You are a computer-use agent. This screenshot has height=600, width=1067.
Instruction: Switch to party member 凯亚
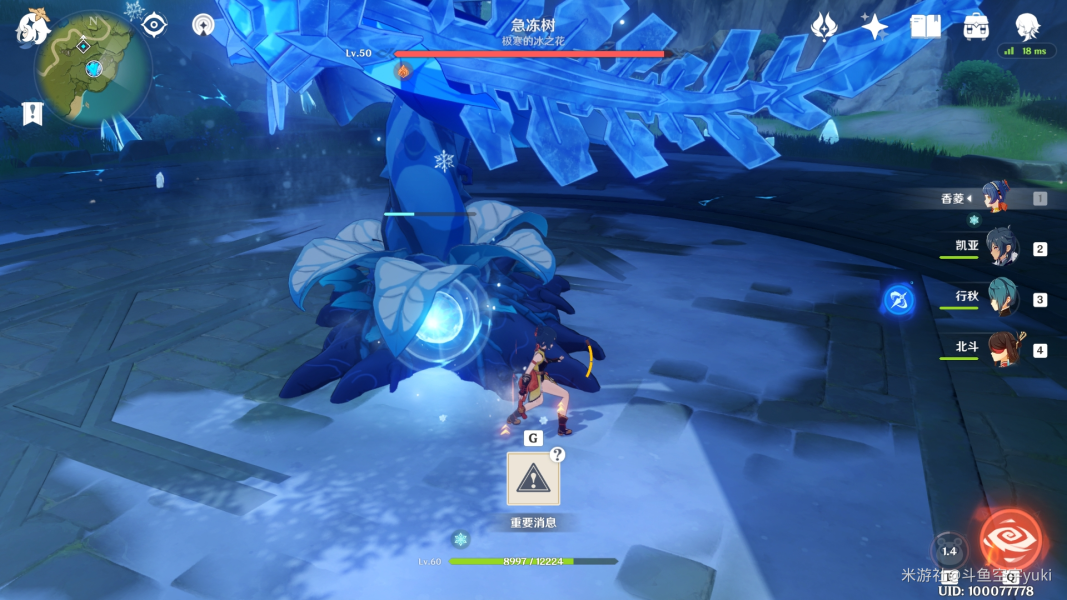coord(1001,248)
